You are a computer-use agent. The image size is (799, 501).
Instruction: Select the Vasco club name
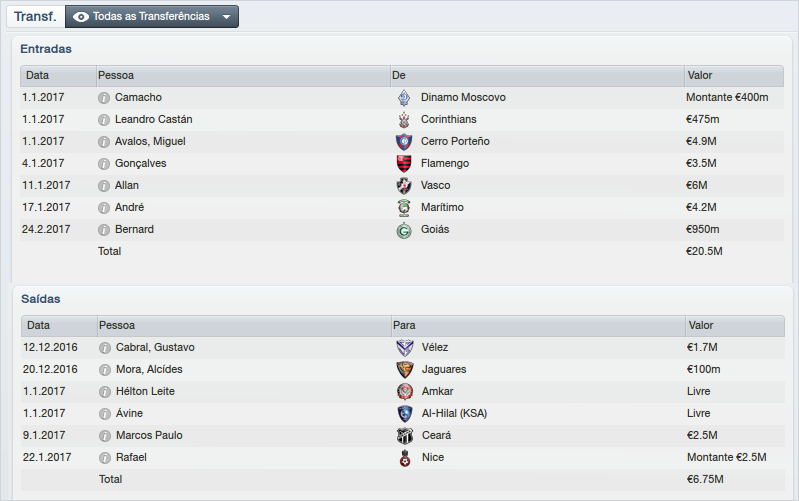pyautogui.click(x=435, y=185)
